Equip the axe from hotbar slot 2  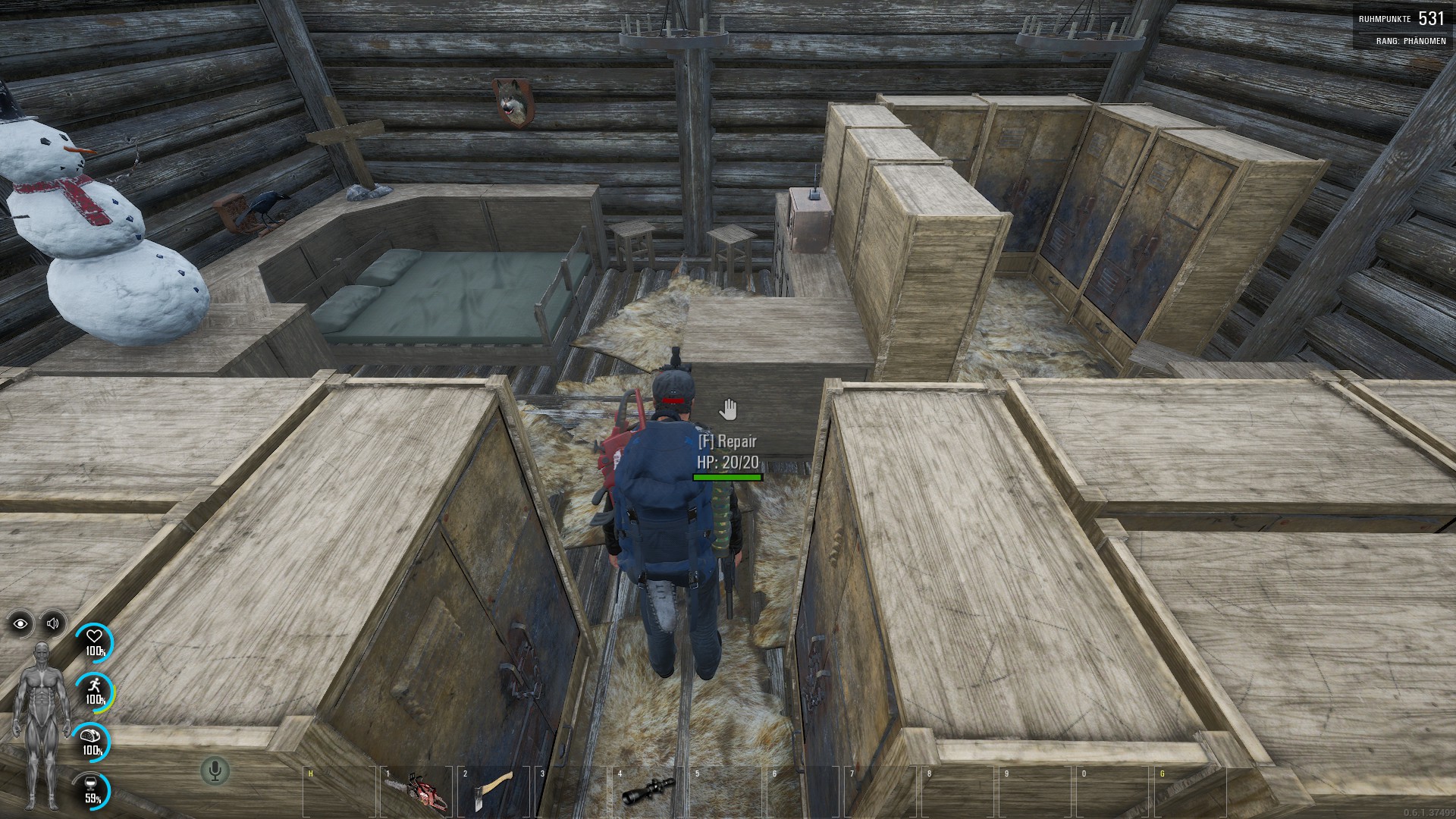(494, 792)
